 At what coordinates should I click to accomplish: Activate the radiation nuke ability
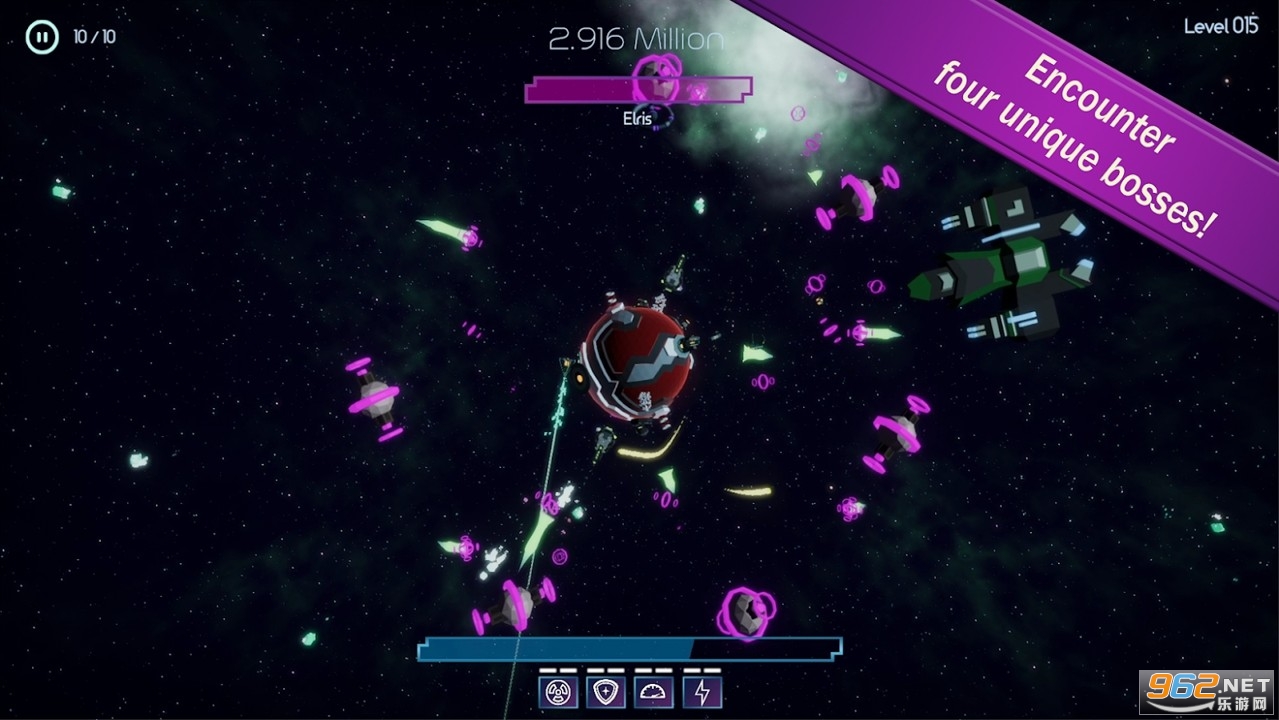(x=558, y=692)
